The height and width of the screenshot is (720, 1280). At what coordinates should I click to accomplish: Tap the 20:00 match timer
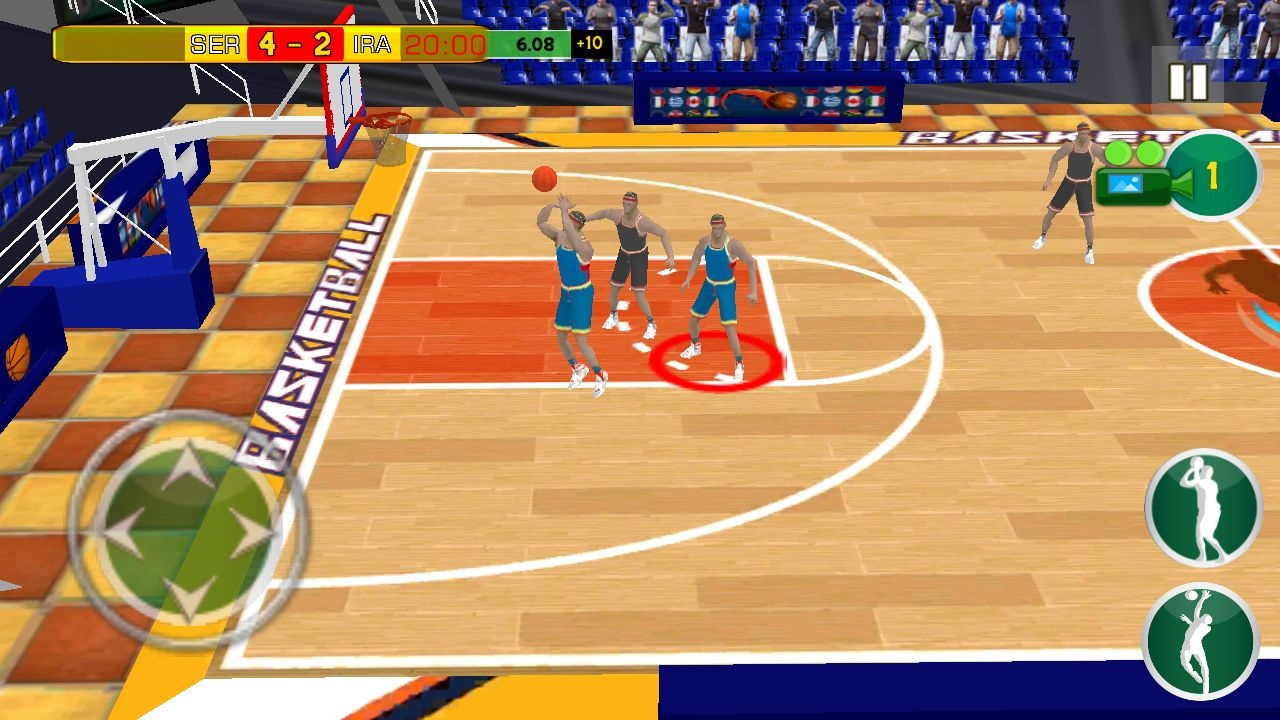pos(444,44)
